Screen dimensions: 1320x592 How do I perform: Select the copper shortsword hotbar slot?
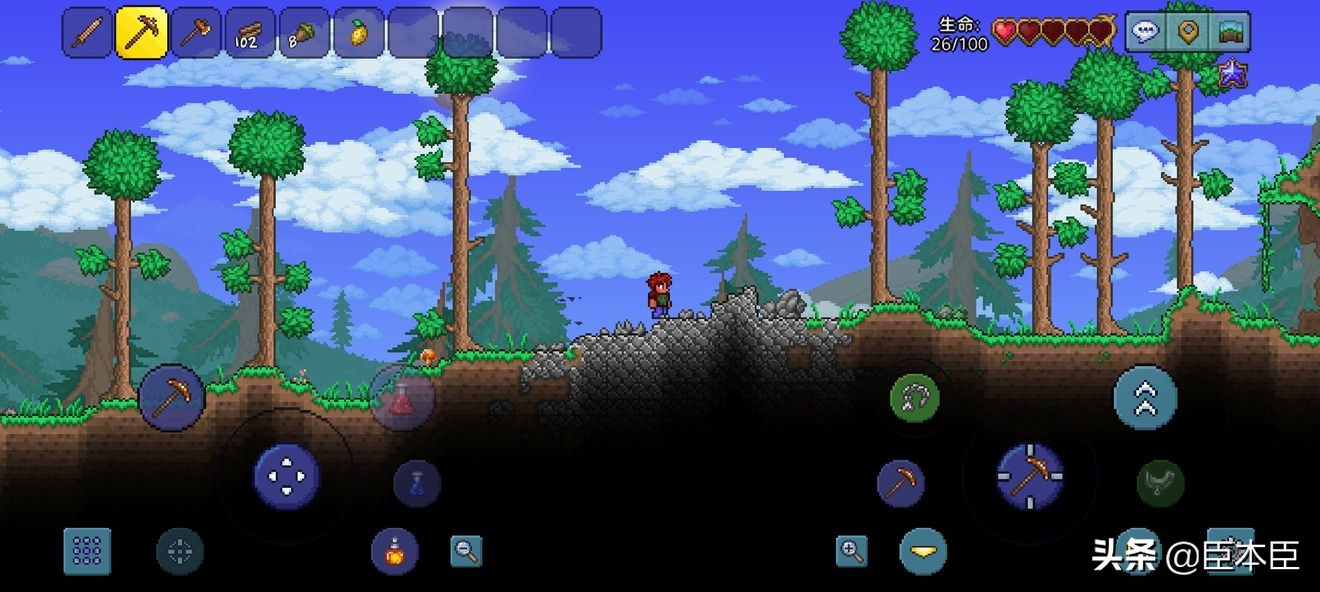click(87, 33)
